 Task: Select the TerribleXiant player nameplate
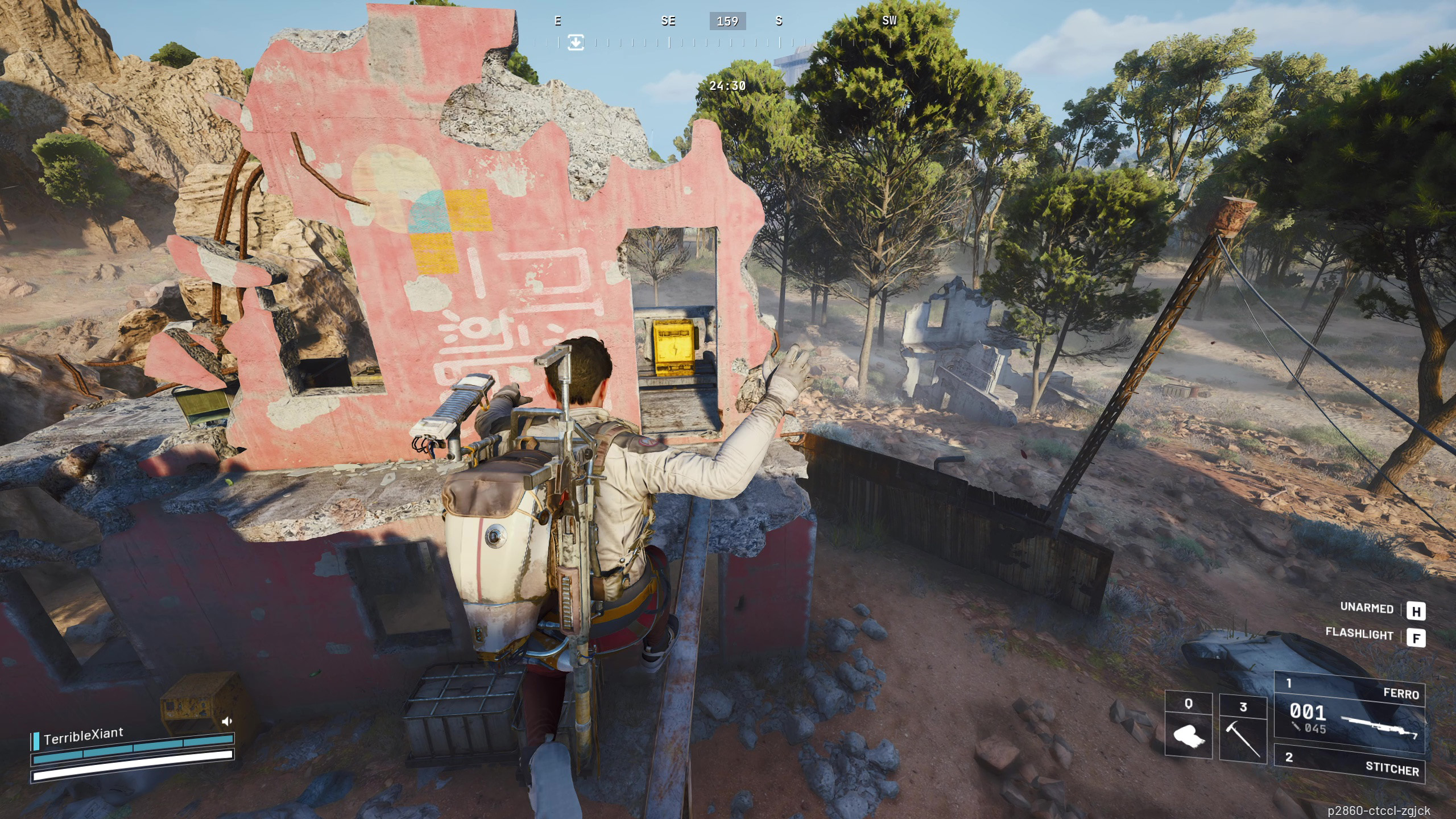click(x=83, y=736)
